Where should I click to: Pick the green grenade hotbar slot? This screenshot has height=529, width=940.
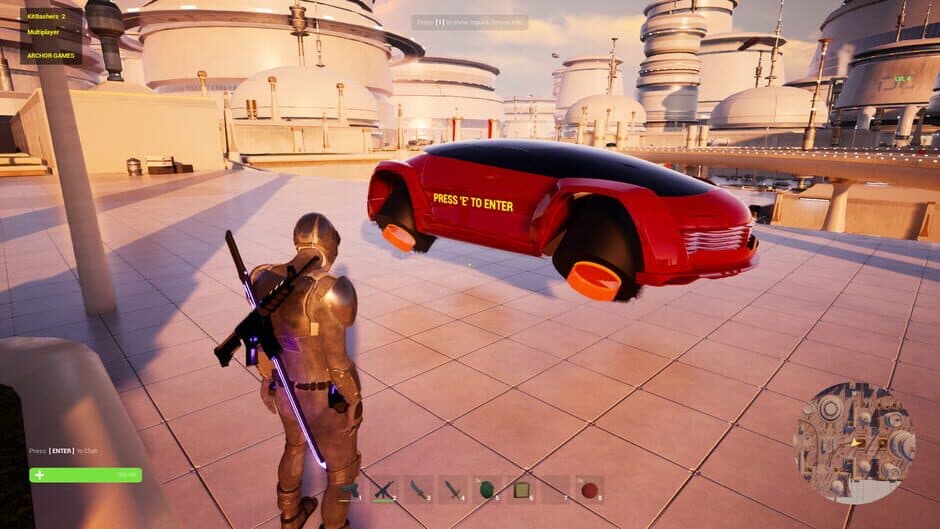[488, 490]
